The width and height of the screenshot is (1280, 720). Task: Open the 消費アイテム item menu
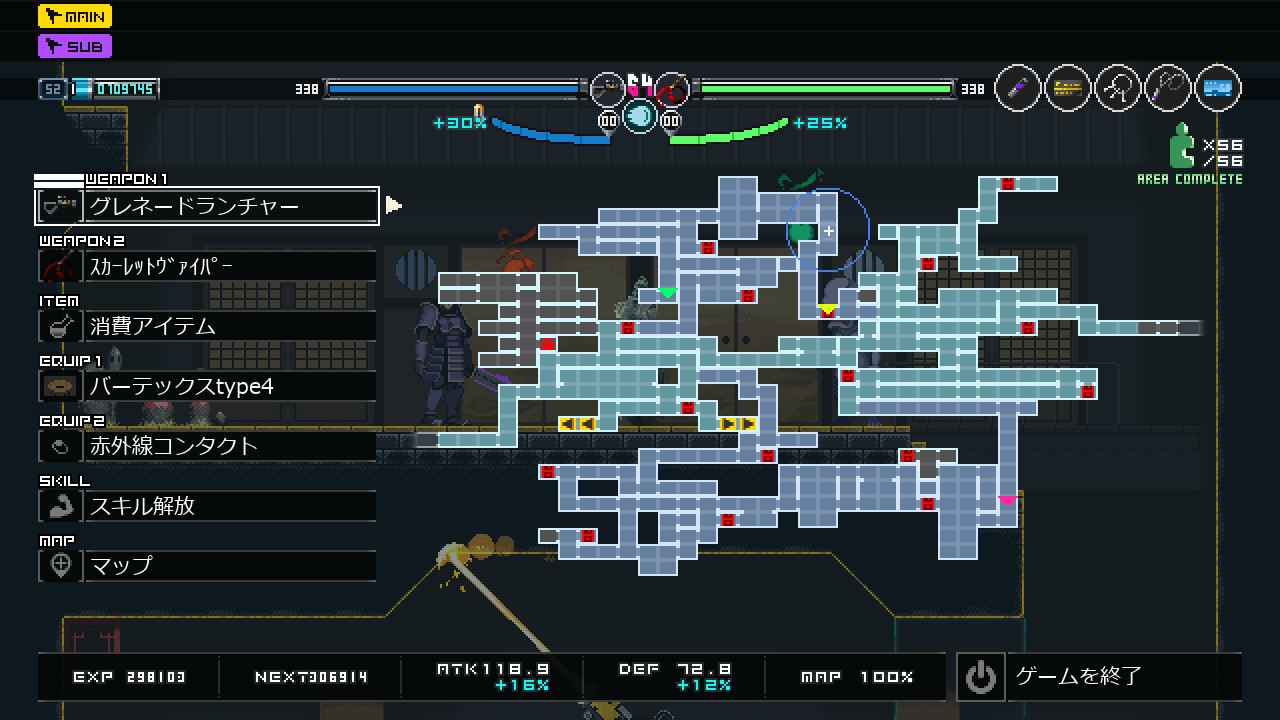pos(207,326)
